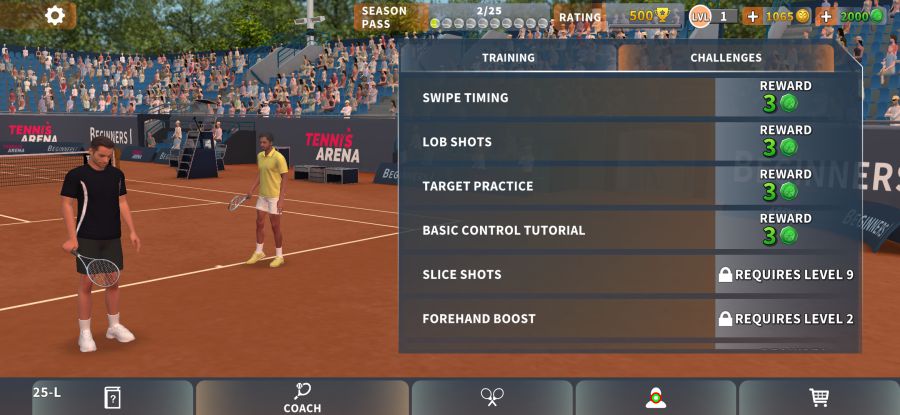Add more gold coins with plus button
900x415 pixels.
752,16
